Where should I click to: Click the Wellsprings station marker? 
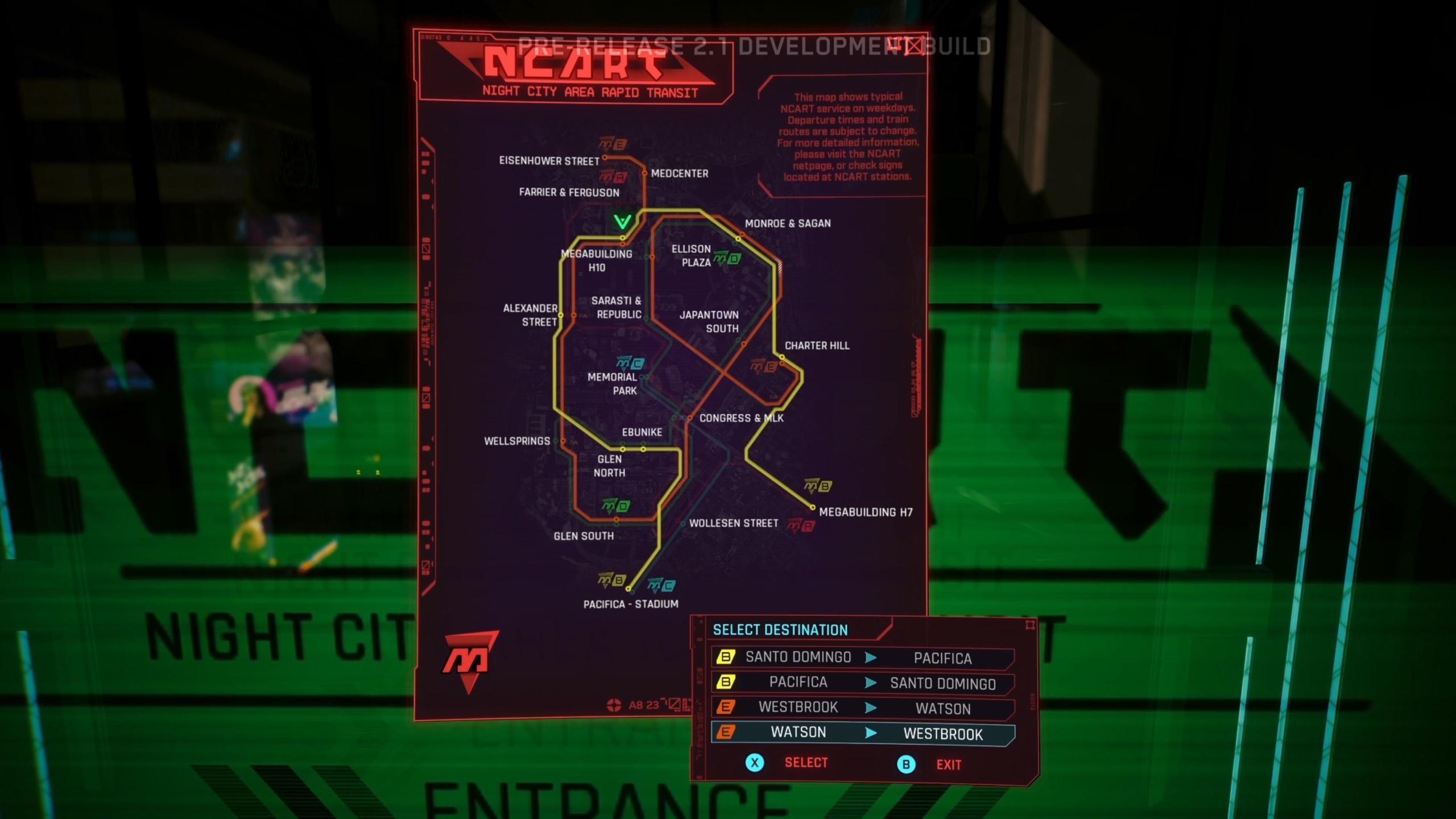563,441
